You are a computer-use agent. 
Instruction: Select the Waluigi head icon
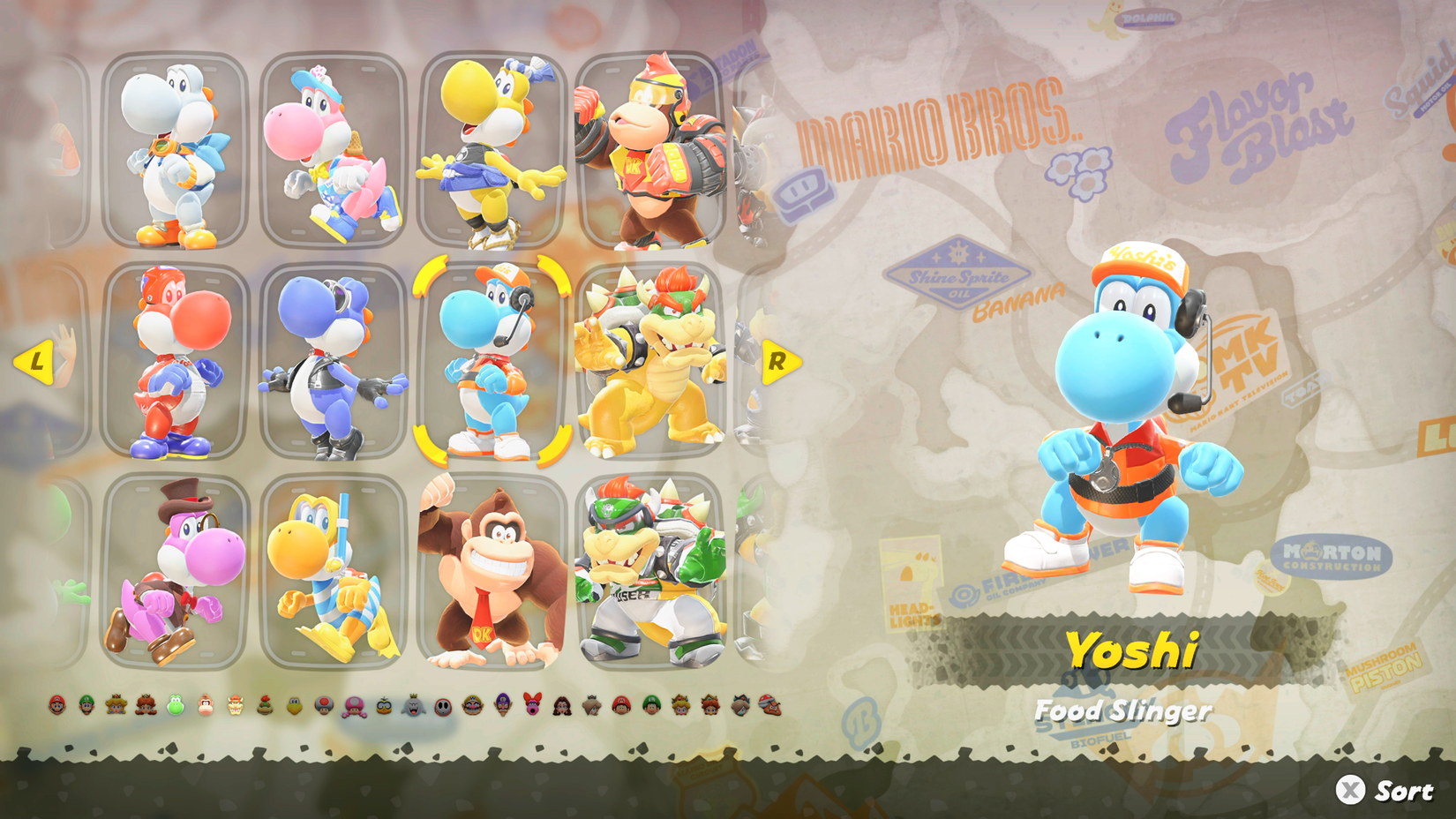coord(502,703)
